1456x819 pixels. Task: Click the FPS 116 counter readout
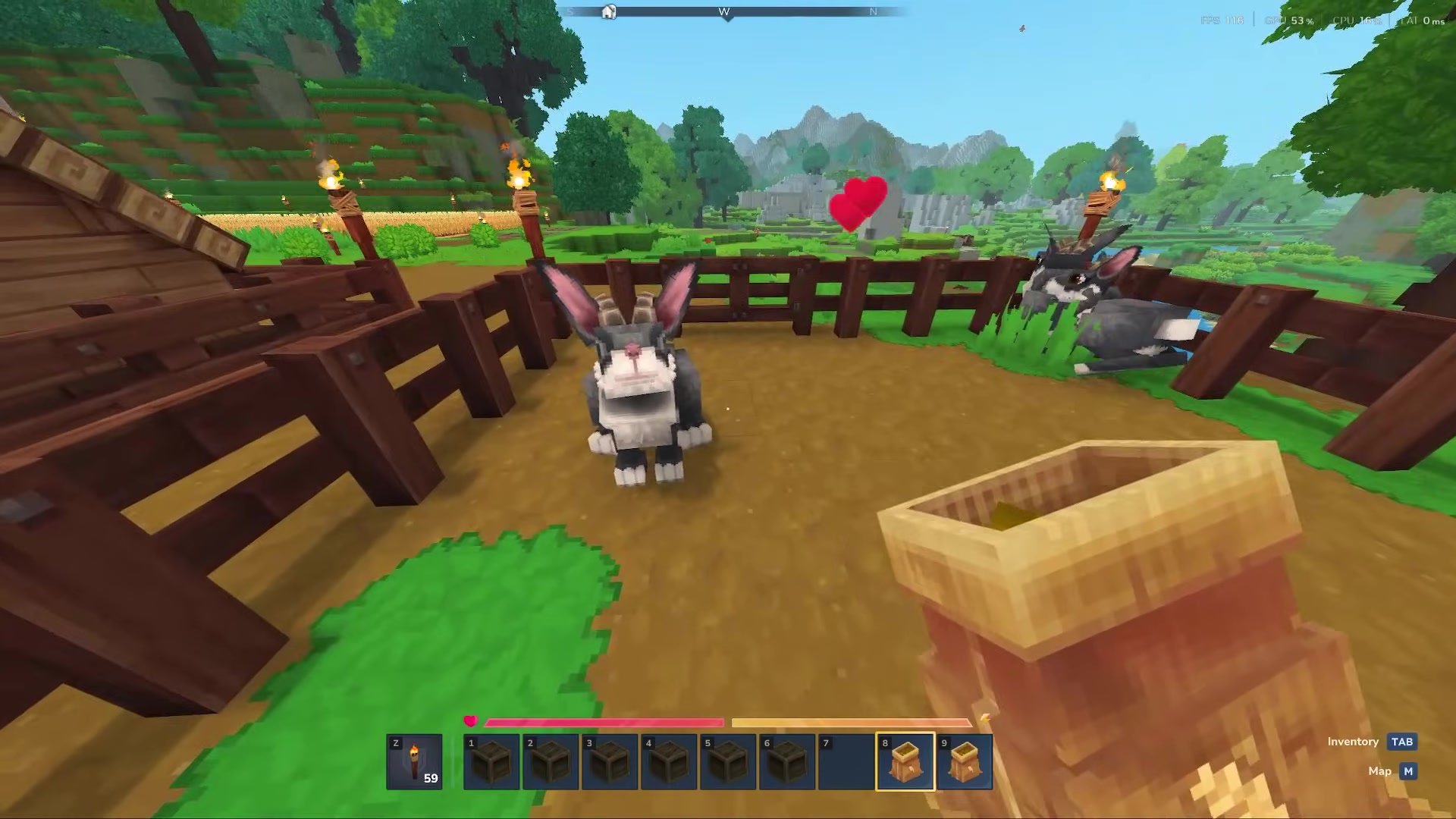(1221, 21)
